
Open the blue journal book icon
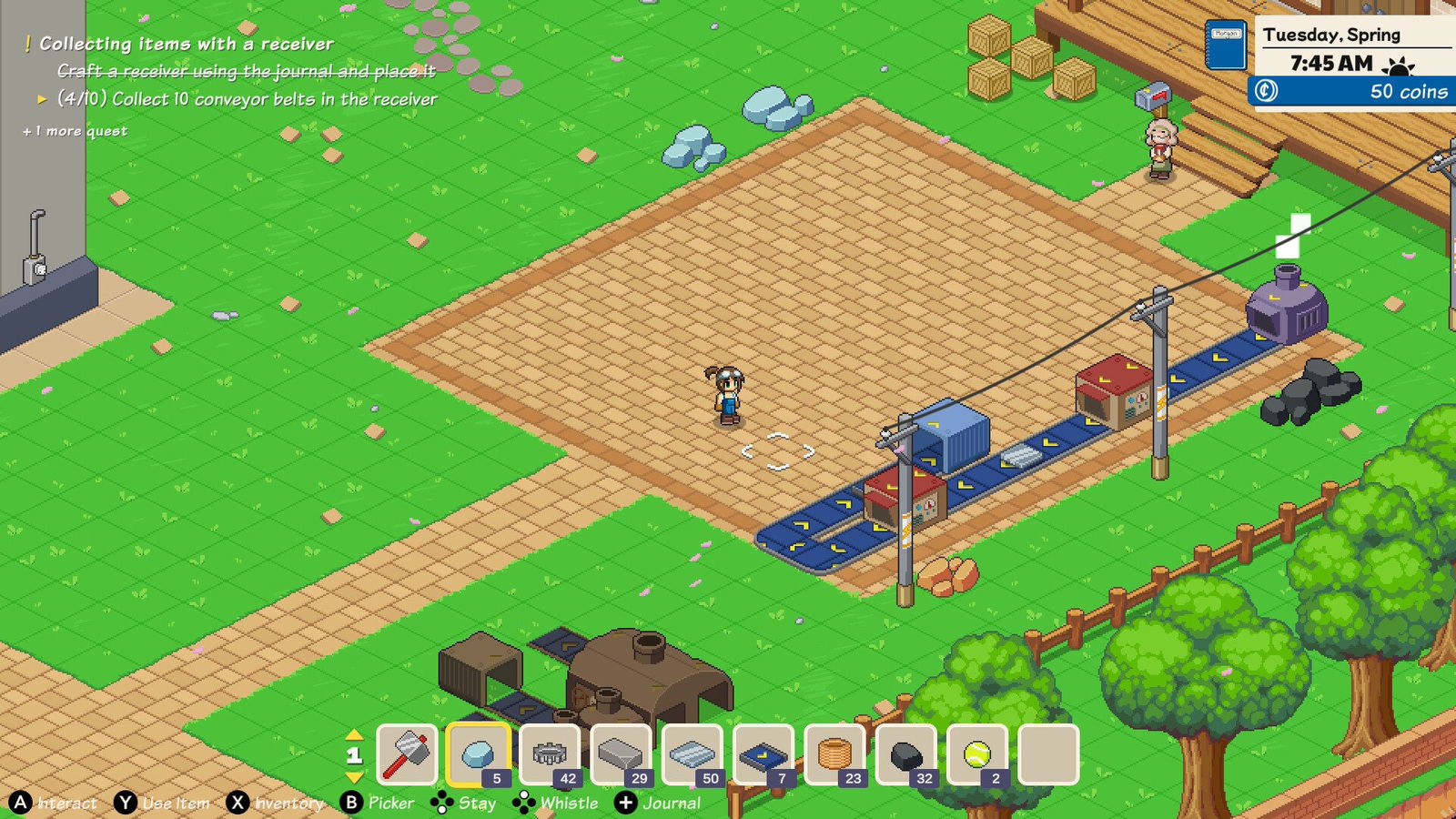click(x=1226, y=45)
